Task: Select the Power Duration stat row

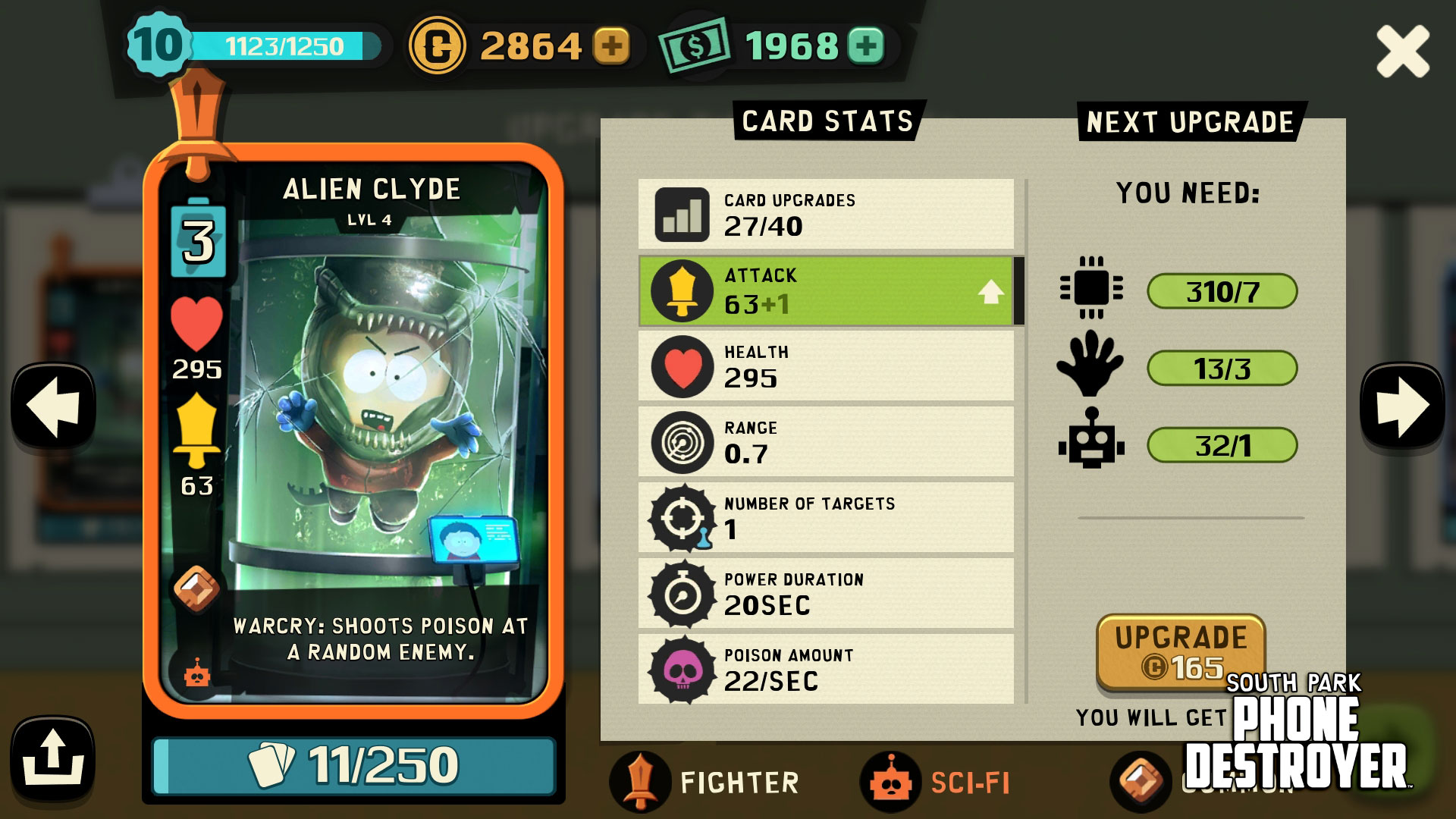Action: (x=827, y=594)
